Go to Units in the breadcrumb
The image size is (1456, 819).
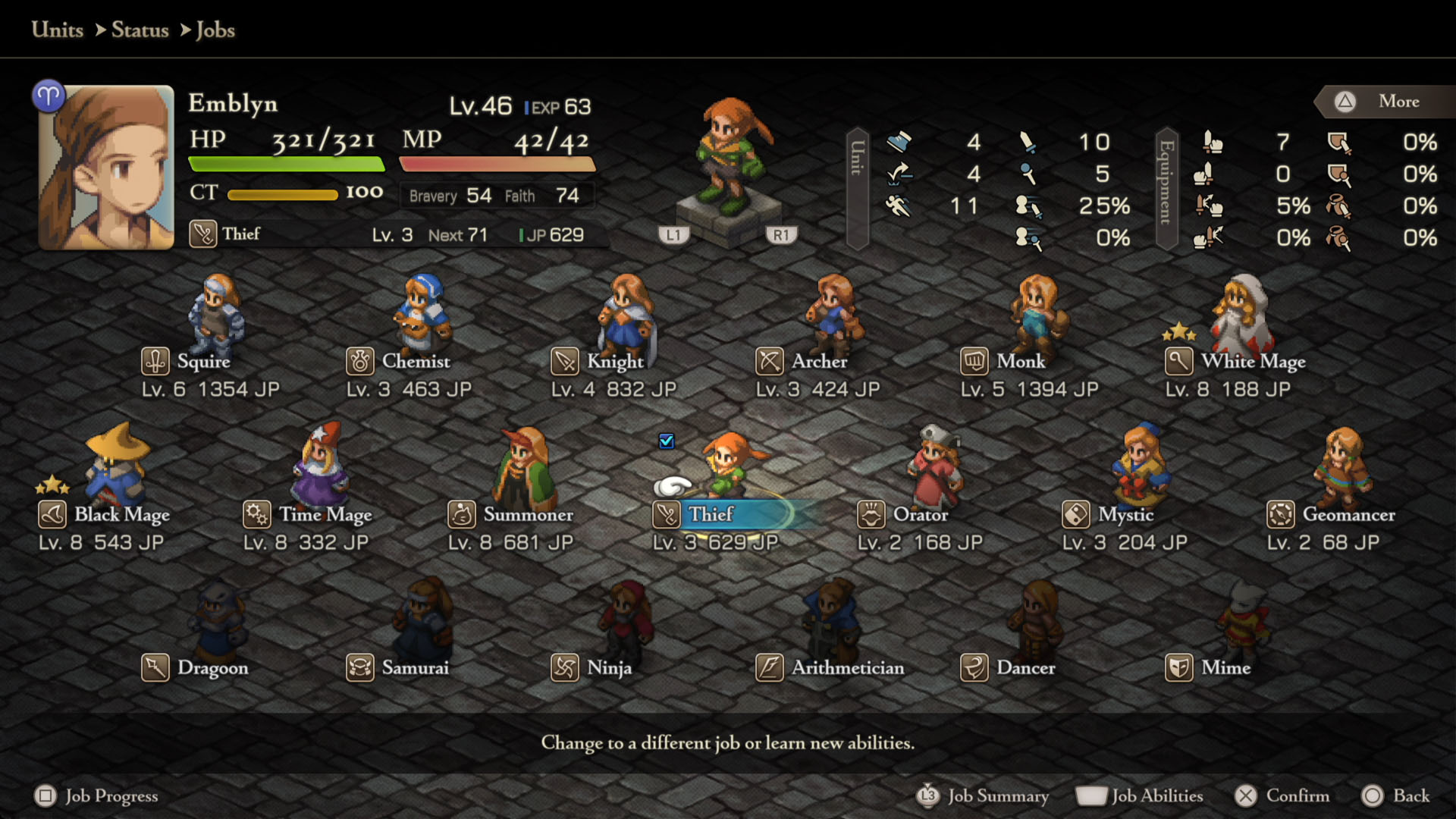[x=58, y=30]
